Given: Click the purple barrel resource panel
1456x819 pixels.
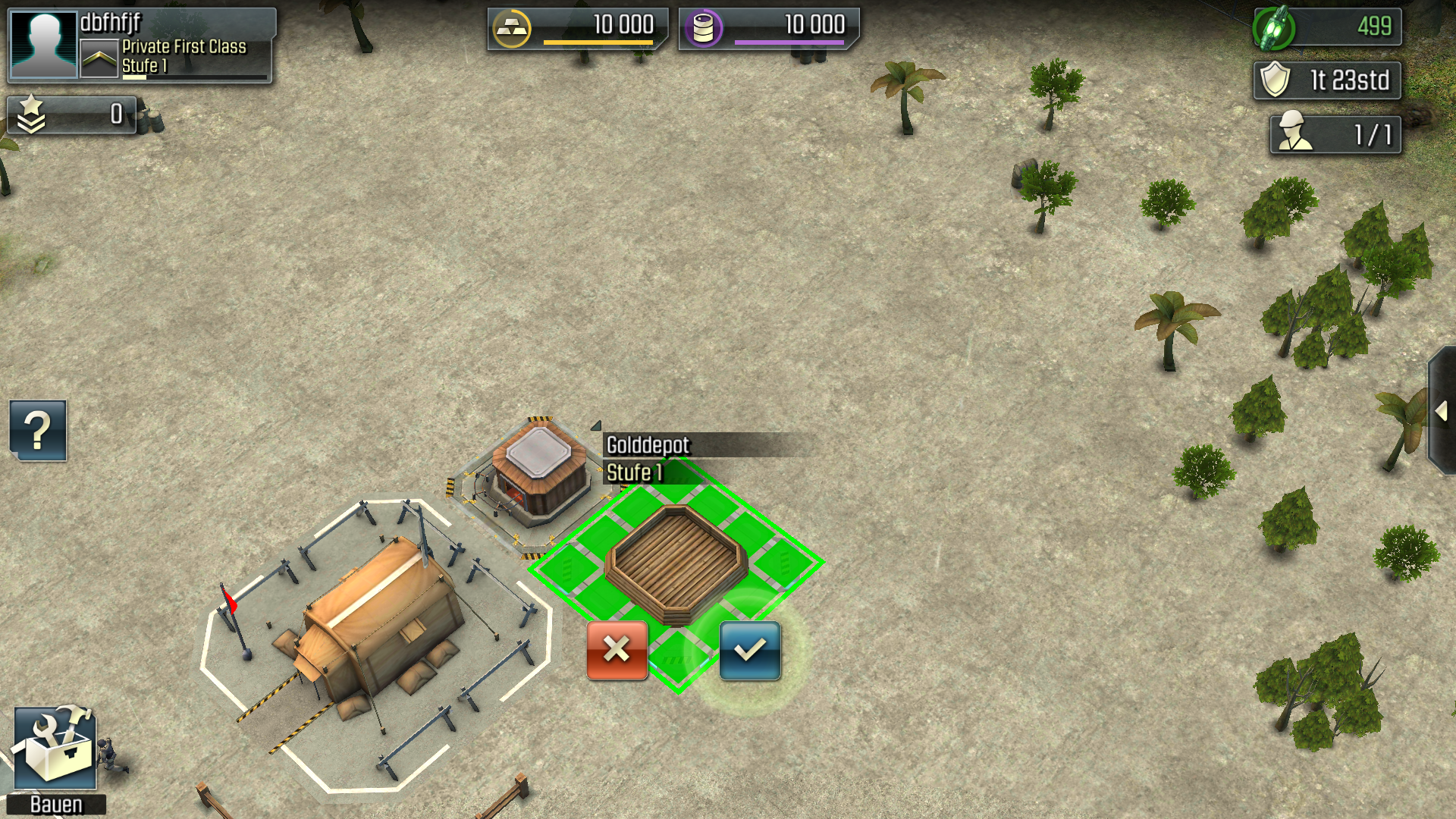Looking at the screenshot, I should (768, 28).
